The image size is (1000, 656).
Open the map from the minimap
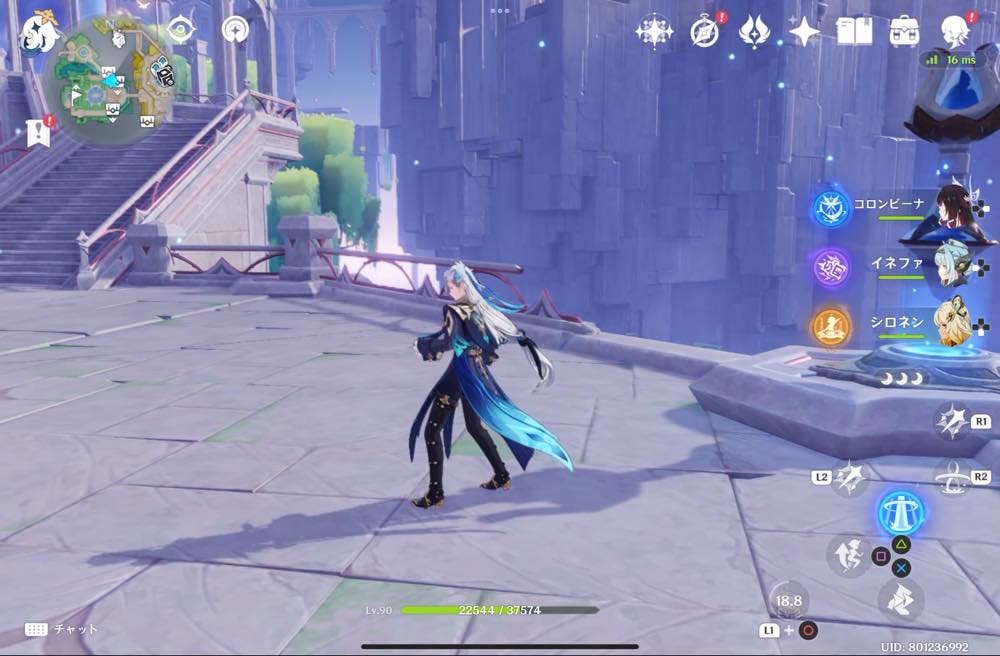click(109, 76)
